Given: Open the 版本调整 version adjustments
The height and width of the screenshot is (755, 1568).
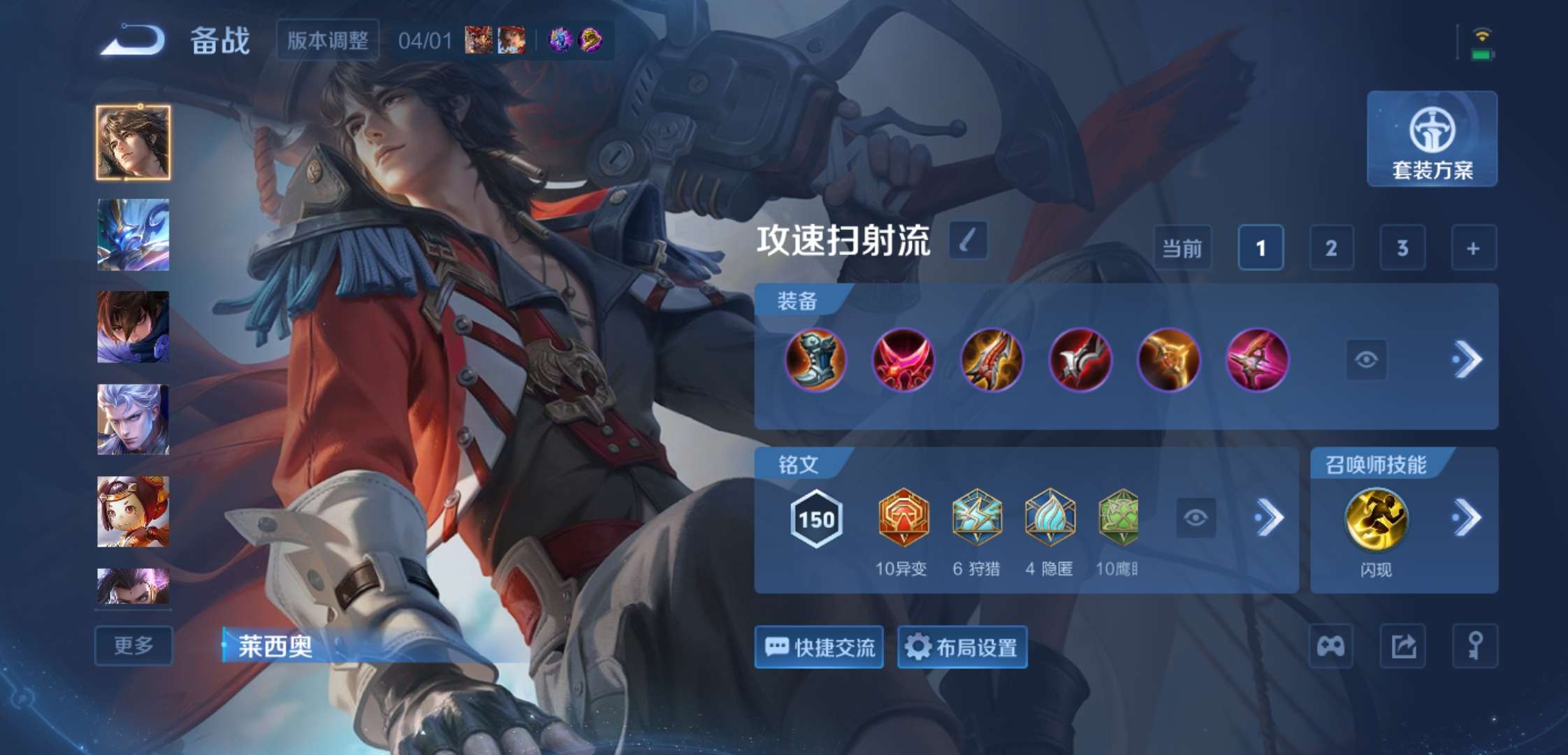Looking at the screenshot, I should 327,40.
